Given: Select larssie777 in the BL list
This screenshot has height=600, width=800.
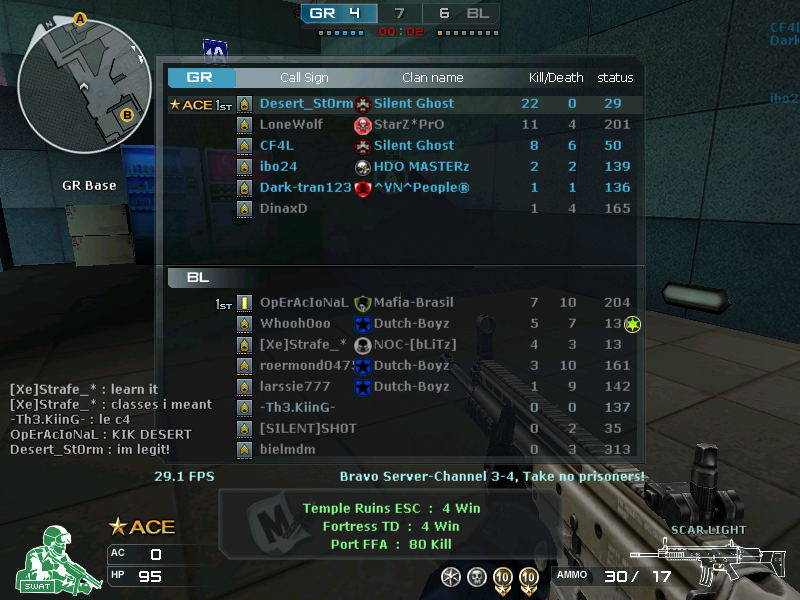Looking at the screenshot, I should pyautogui.click(x=400, y=387).
